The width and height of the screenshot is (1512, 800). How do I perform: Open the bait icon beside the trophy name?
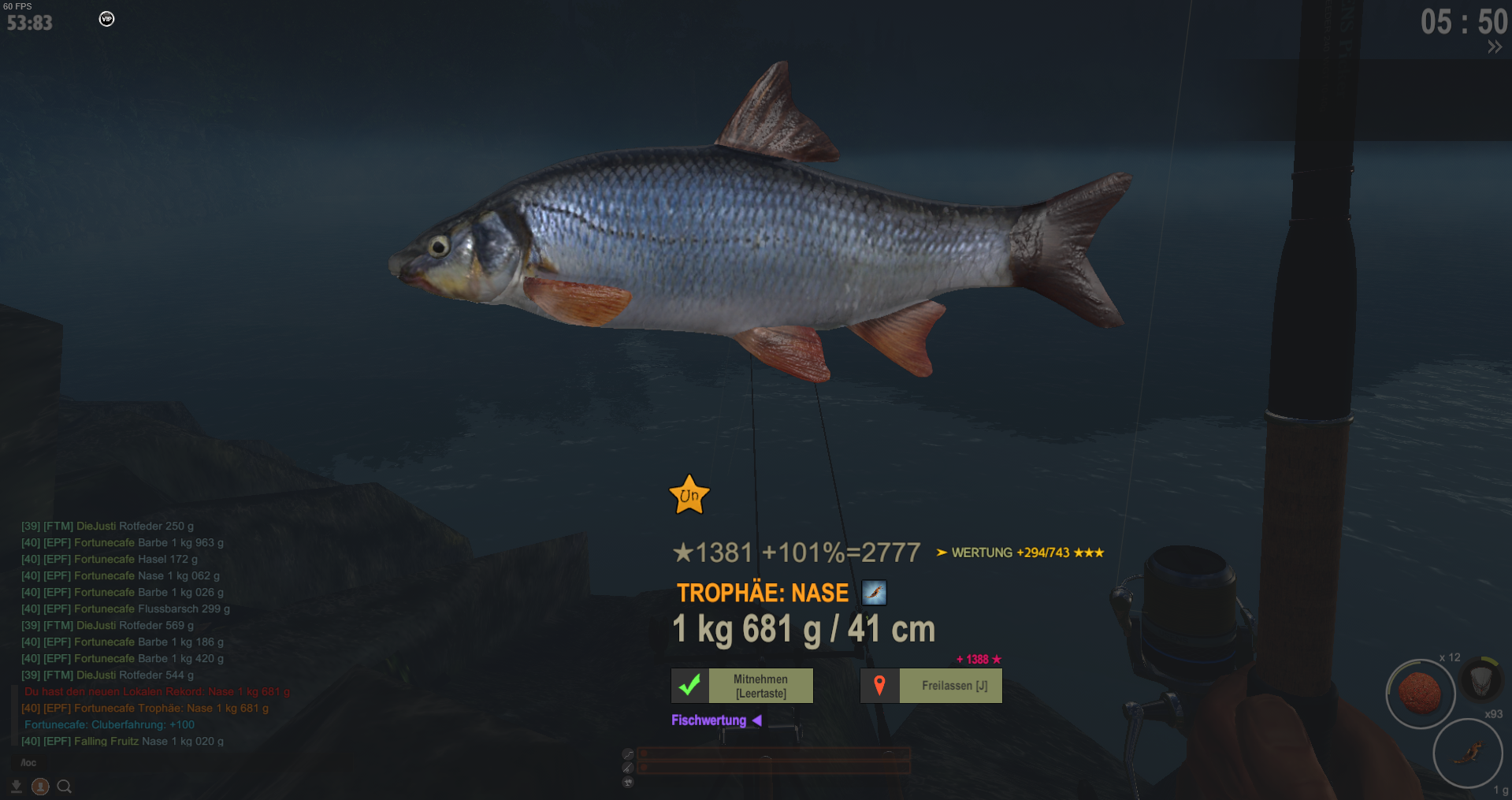click(x=875, y=593)
